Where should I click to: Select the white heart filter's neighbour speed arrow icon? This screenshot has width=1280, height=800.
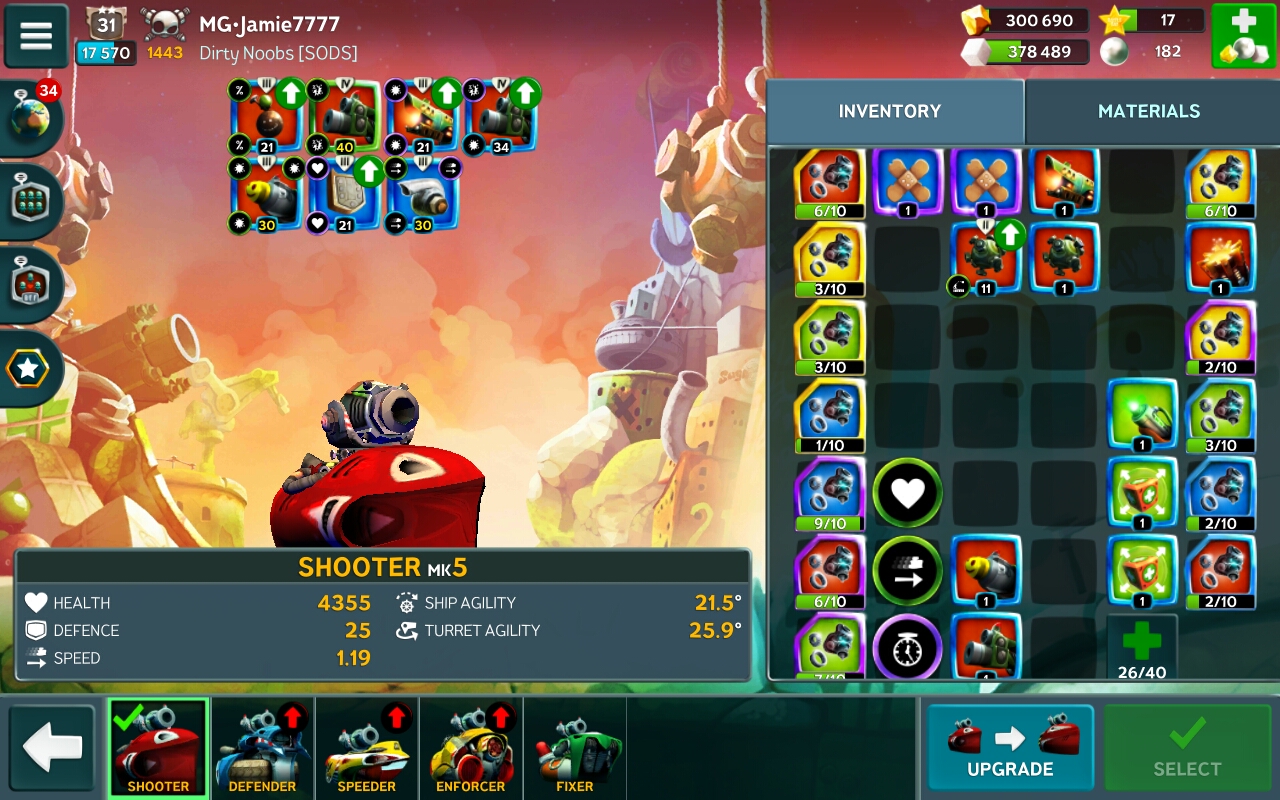coord(907,570)
